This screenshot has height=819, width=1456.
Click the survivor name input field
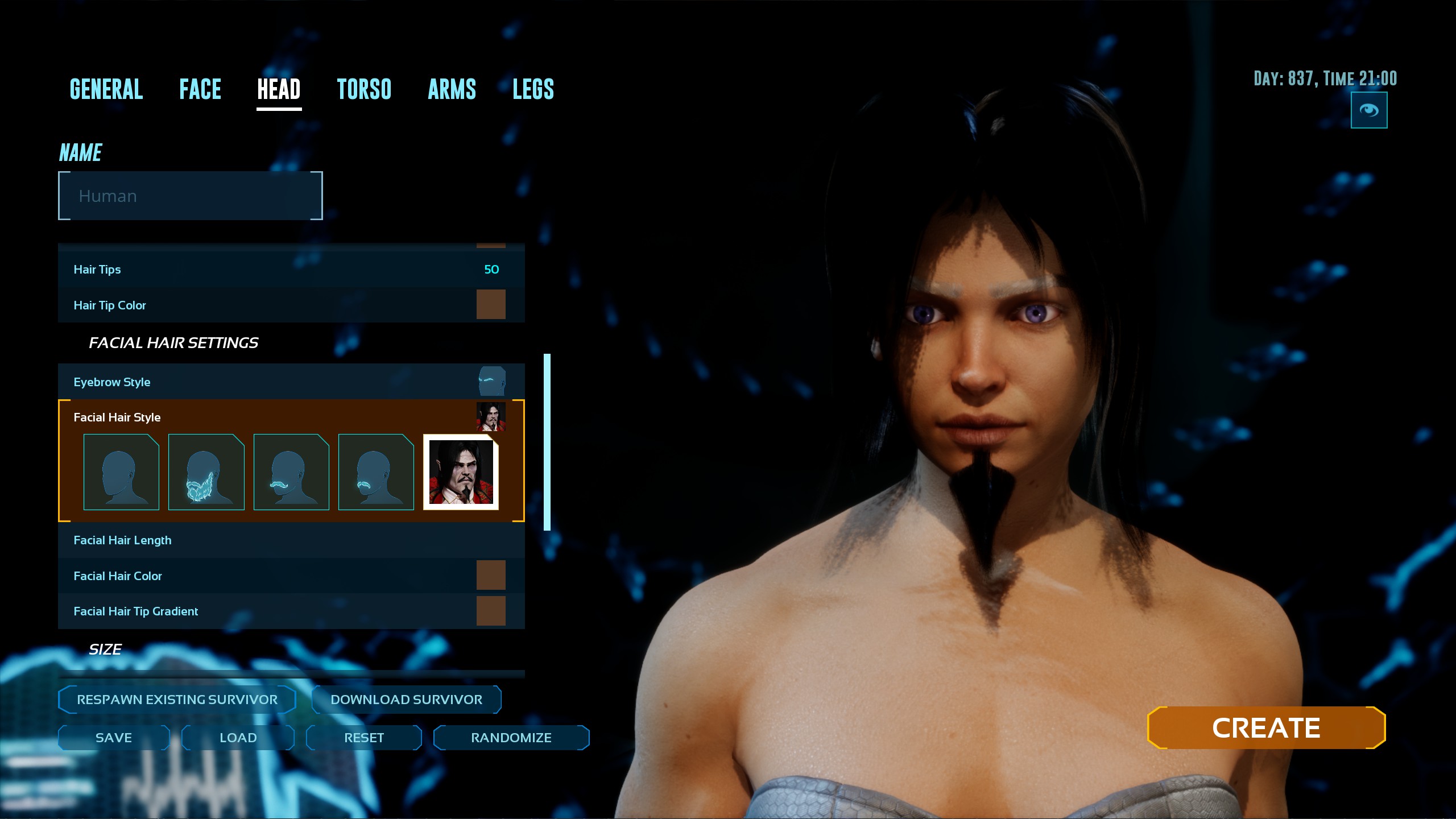click(x=191, y=196)
